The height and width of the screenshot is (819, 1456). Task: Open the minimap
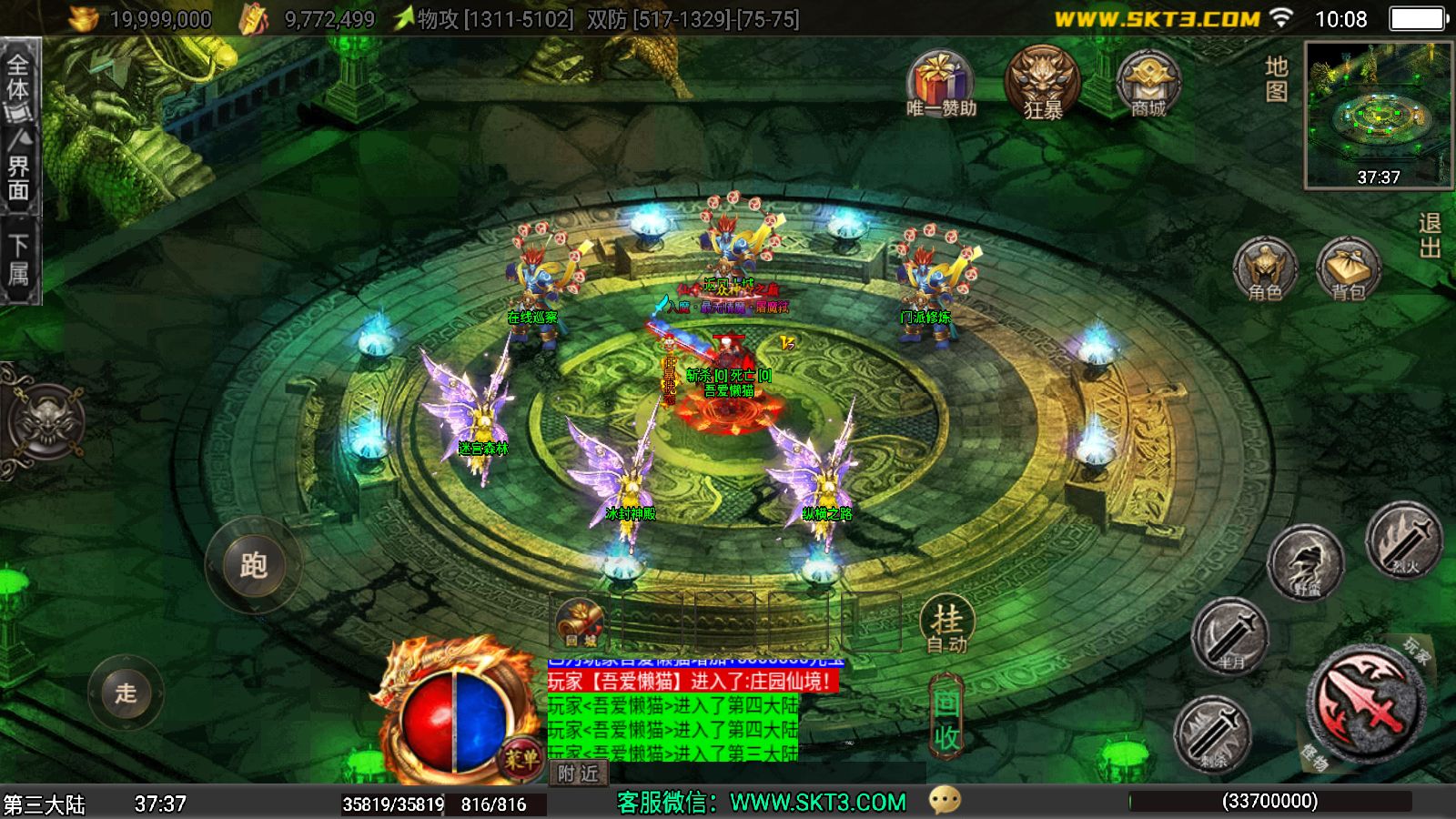tap(1378, 114)
